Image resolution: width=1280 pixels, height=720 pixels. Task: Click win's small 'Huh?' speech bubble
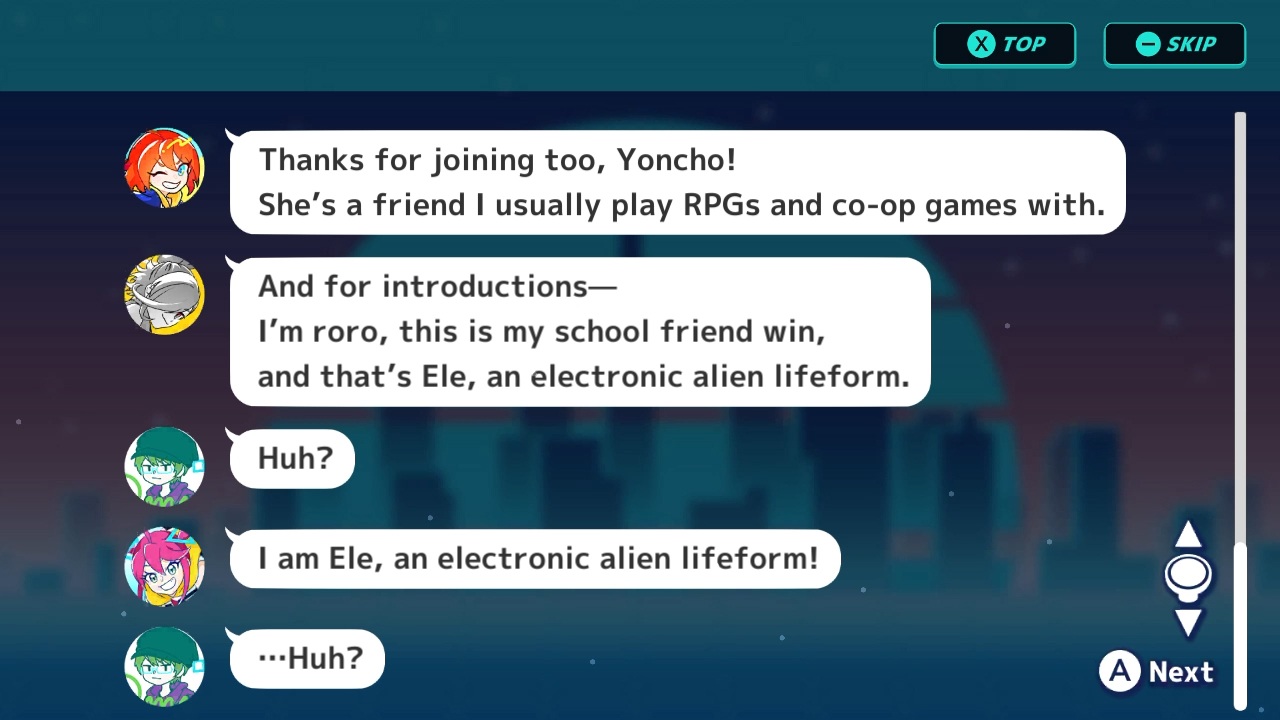(291, 458)
